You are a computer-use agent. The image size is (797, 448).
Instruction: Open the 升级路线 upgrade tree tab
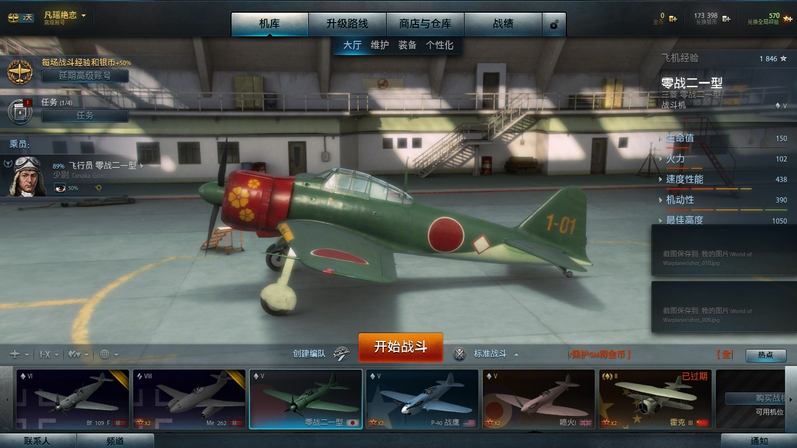(x=346, y=23)
